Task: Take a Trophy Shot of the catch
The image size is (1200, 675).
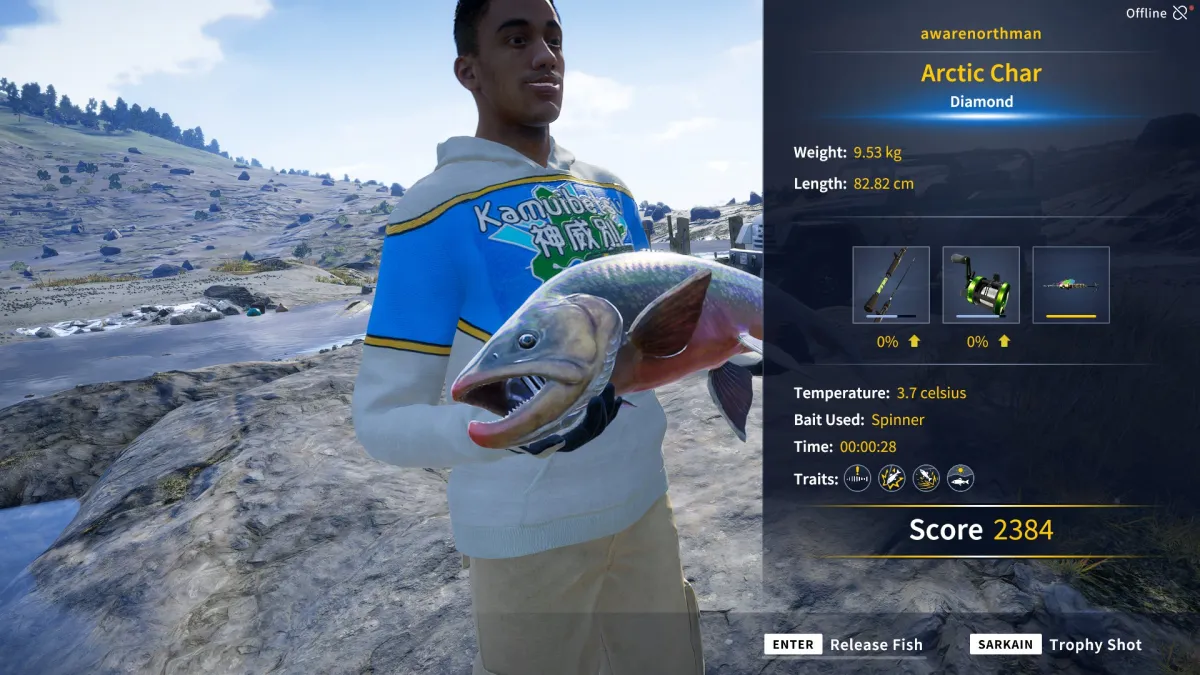Action: 1056,645
